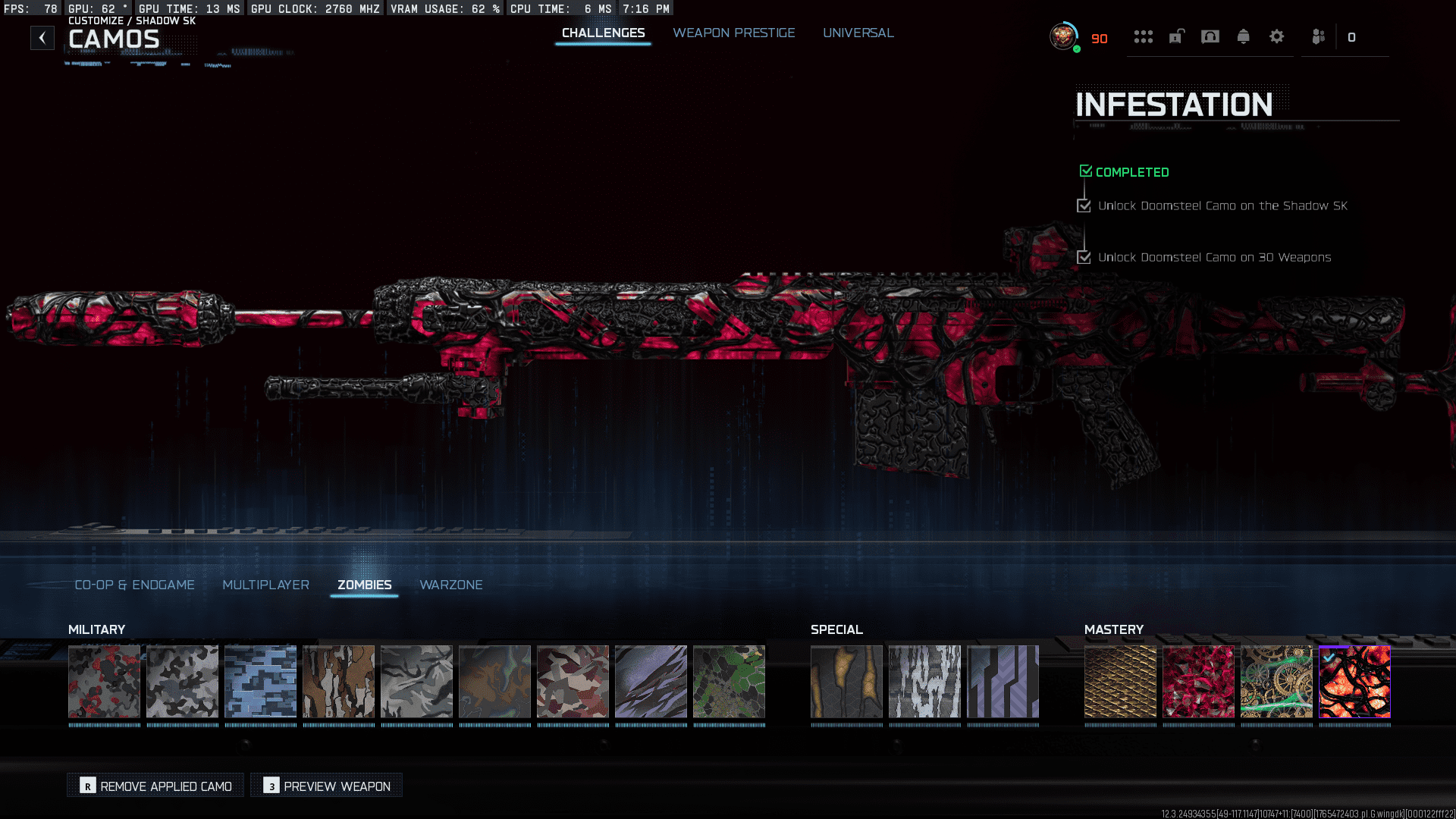The height and width of the screenshot is (819, 1456).
Task: Switch to the Warzone camo category
Action: (451, 585)
